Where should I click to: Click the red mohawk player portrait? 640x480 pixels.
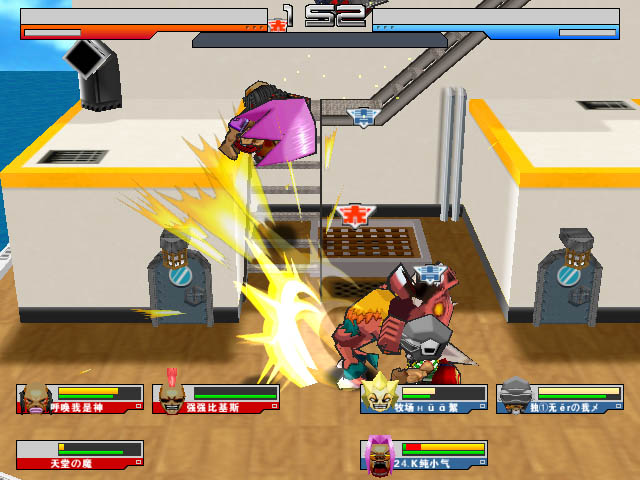click(x=172, y=397)
